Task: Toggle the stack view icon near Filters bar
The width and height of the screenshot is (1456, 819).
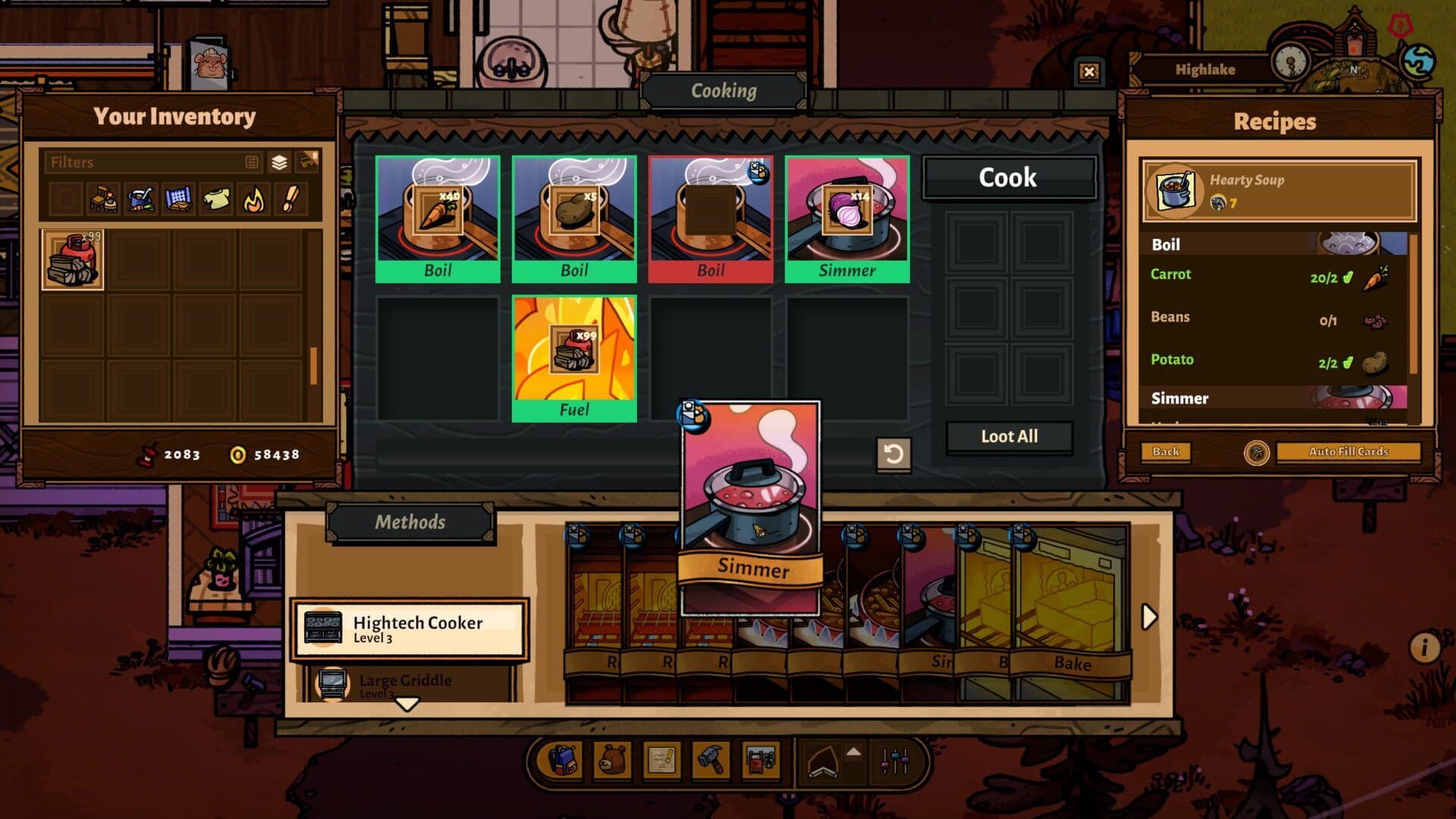Action: click(281, 162)
